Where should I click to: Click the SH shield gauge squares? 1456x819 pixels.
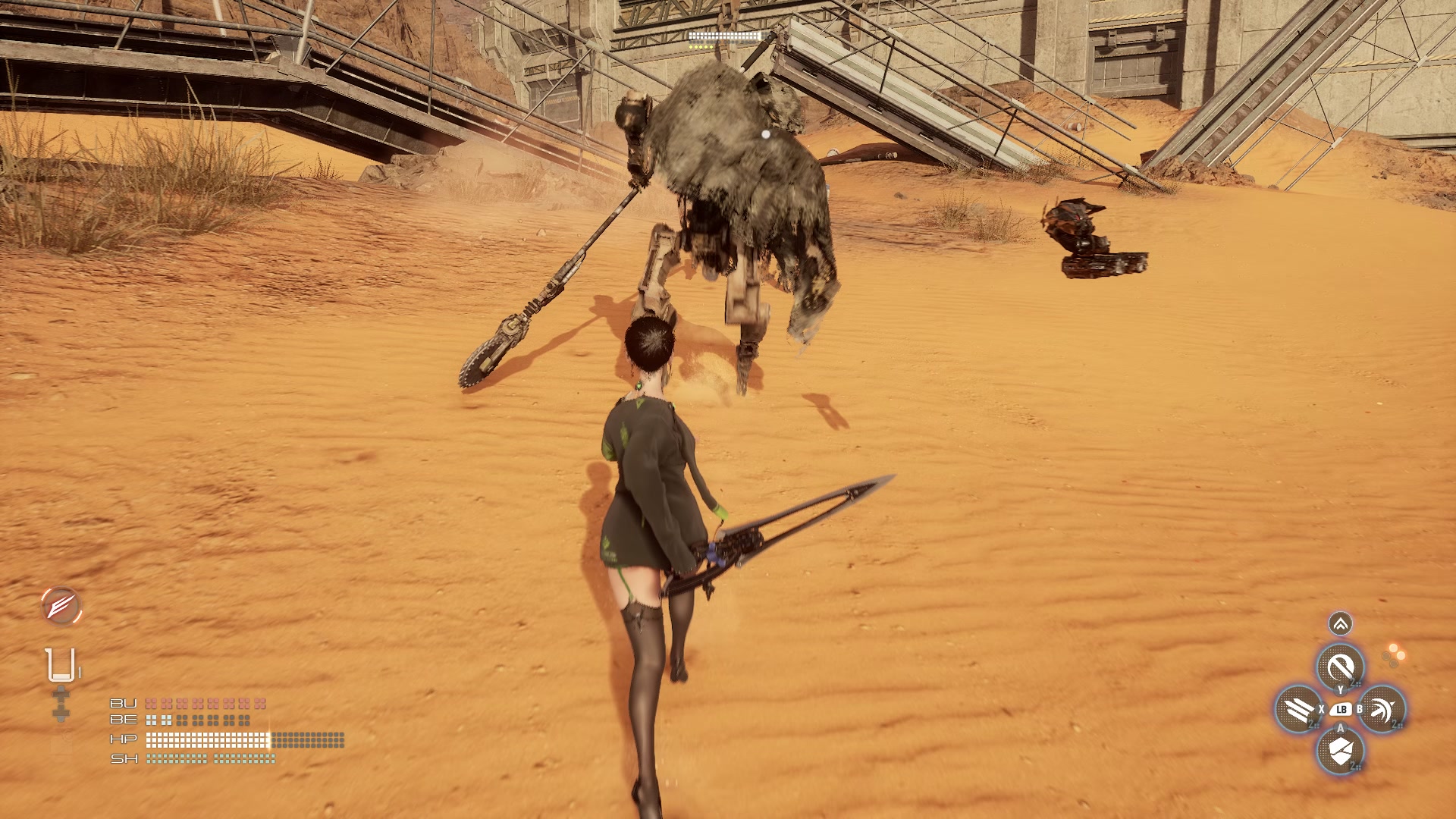[x=209, y=758]
